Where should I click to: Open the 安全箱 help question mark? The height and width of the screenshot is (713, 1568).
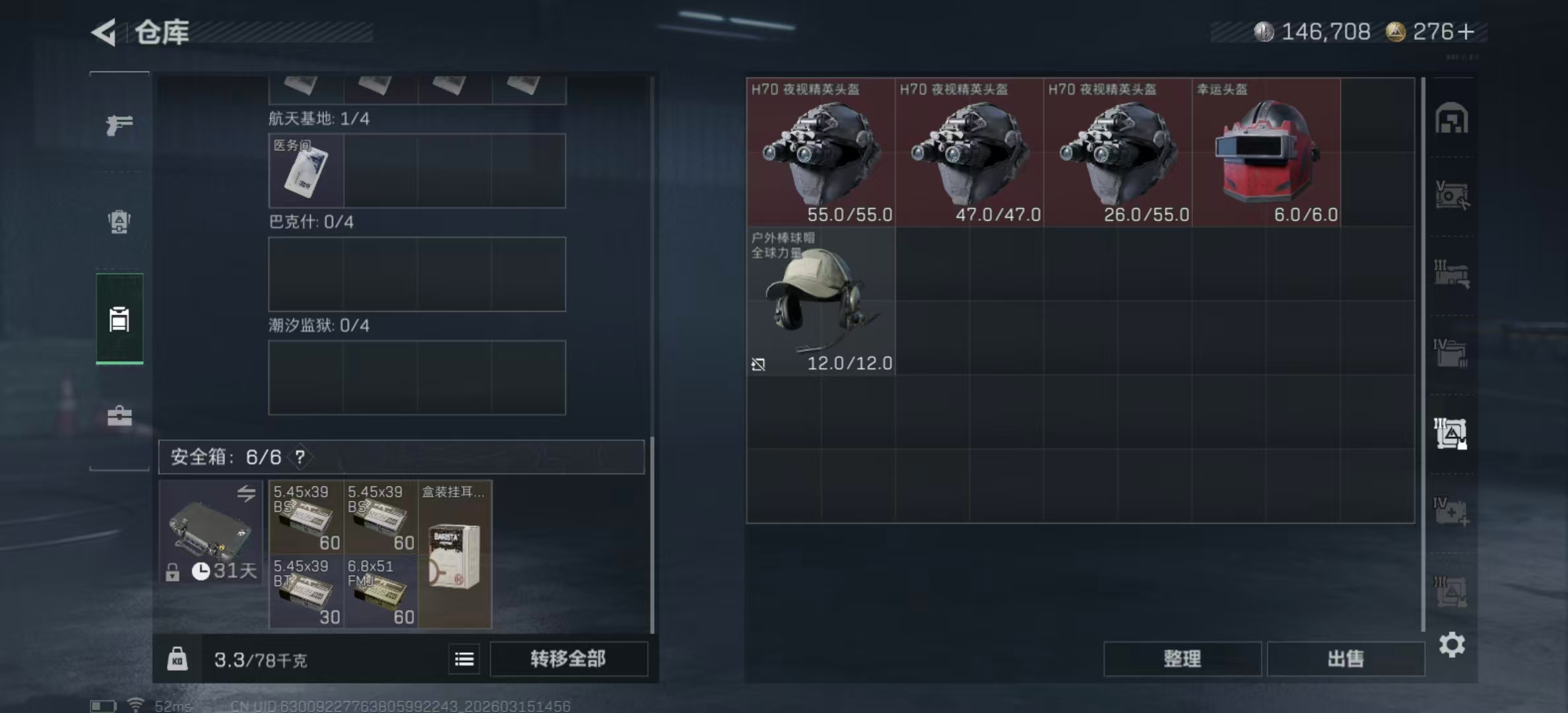(300, 457)
